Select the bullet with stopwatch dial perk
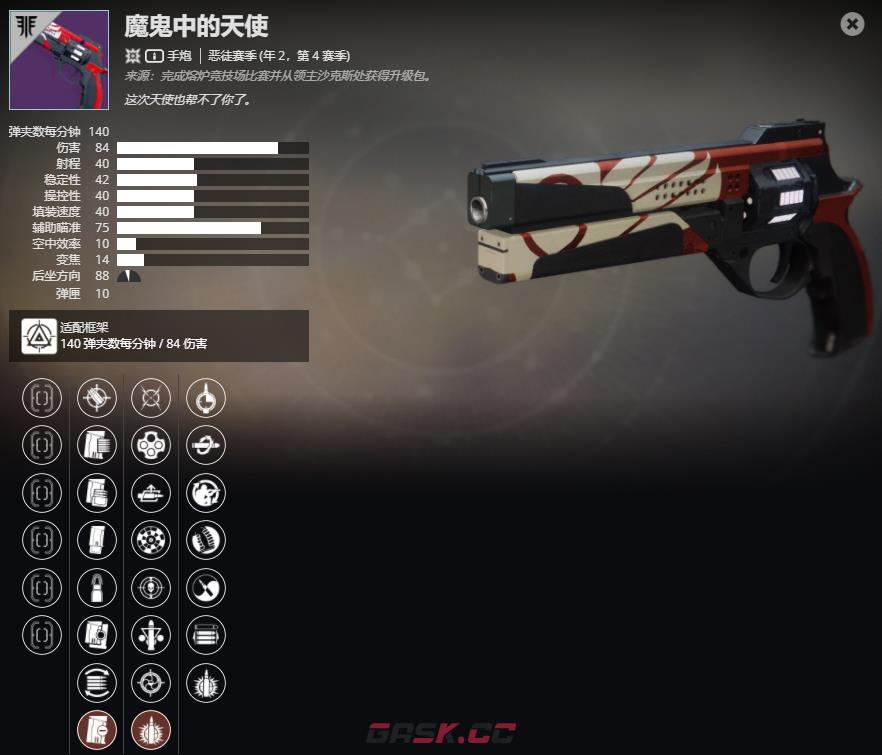882x755 pixels. 205,397
